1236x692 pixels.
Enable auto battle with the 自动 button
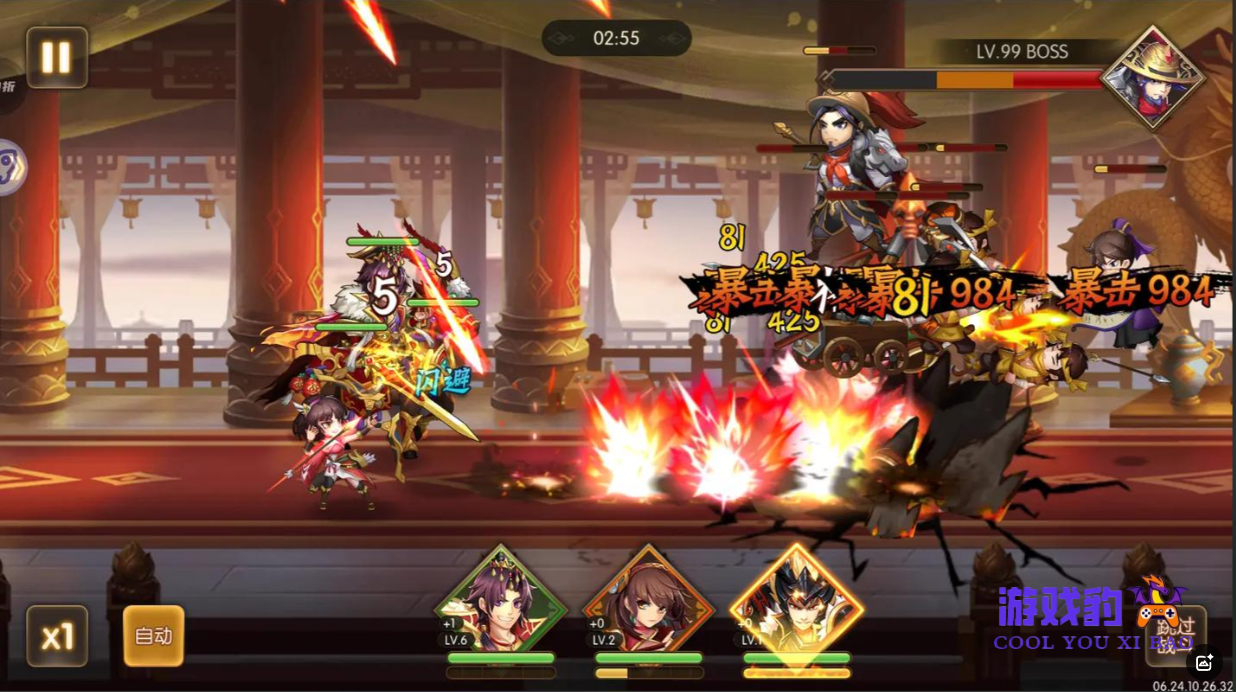point(153,636)
